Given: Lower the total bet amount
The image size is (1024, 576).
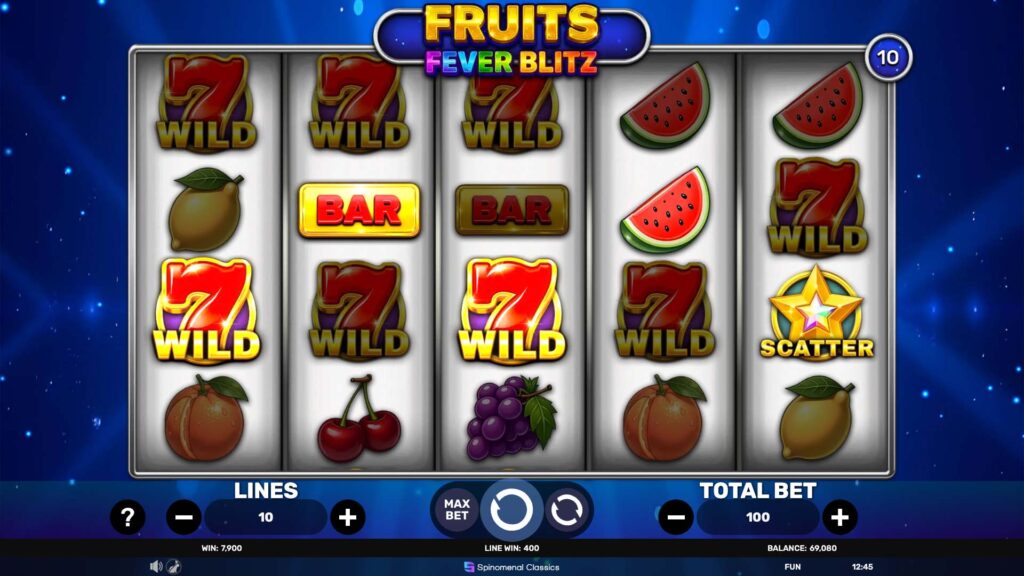Looking at the screenshot, I should point(676,517).
